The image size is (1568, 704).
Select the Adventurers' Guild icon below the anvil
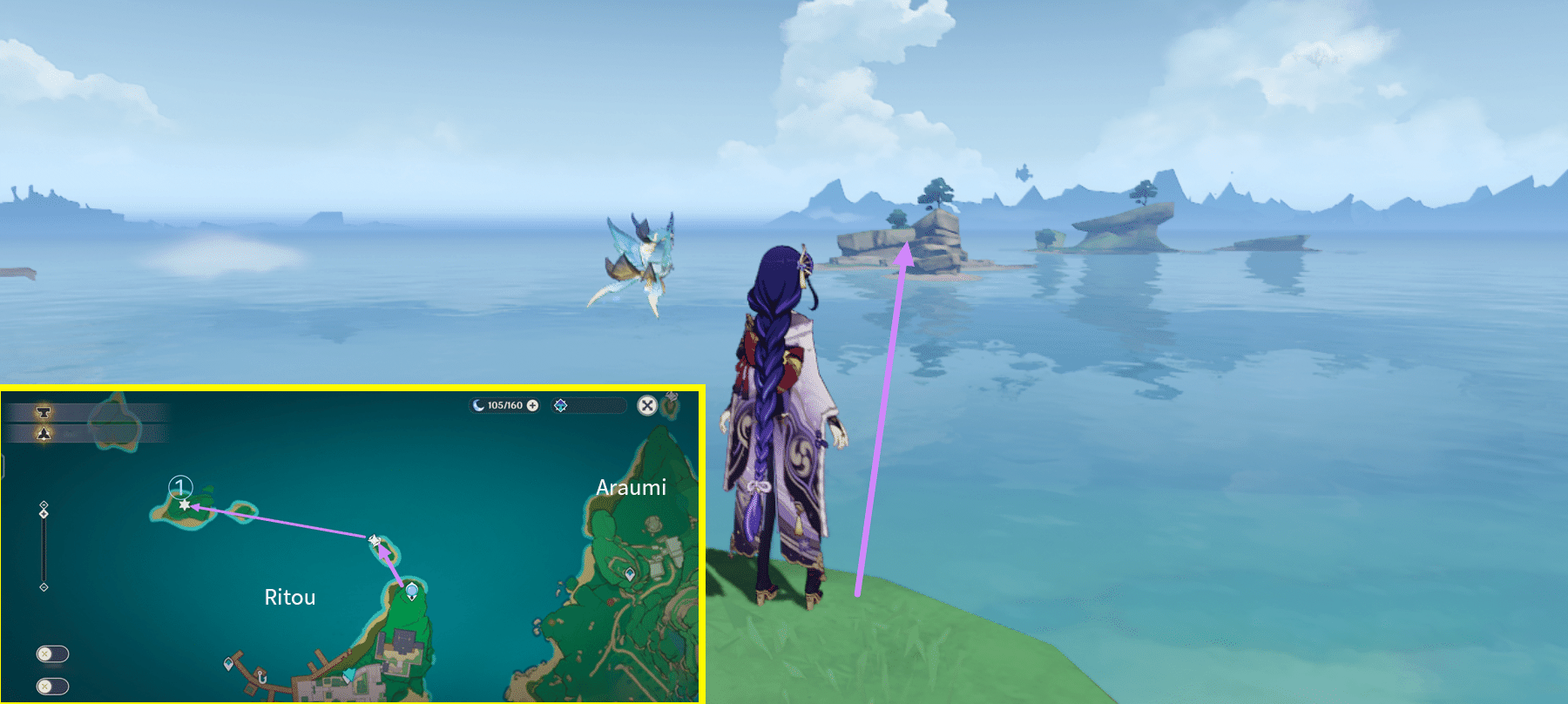[43, 433]
